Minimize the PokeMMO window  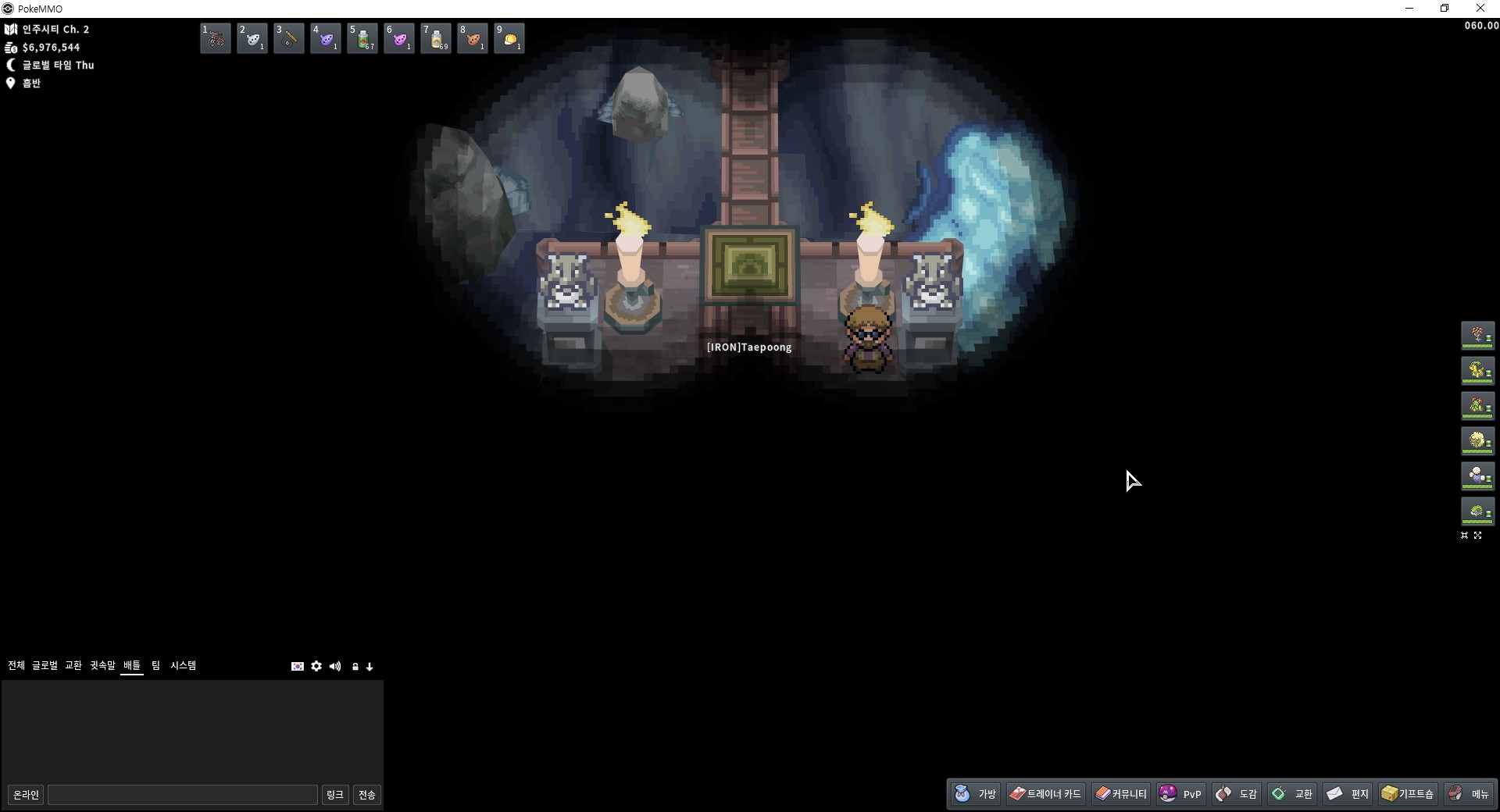point(1409,9)
